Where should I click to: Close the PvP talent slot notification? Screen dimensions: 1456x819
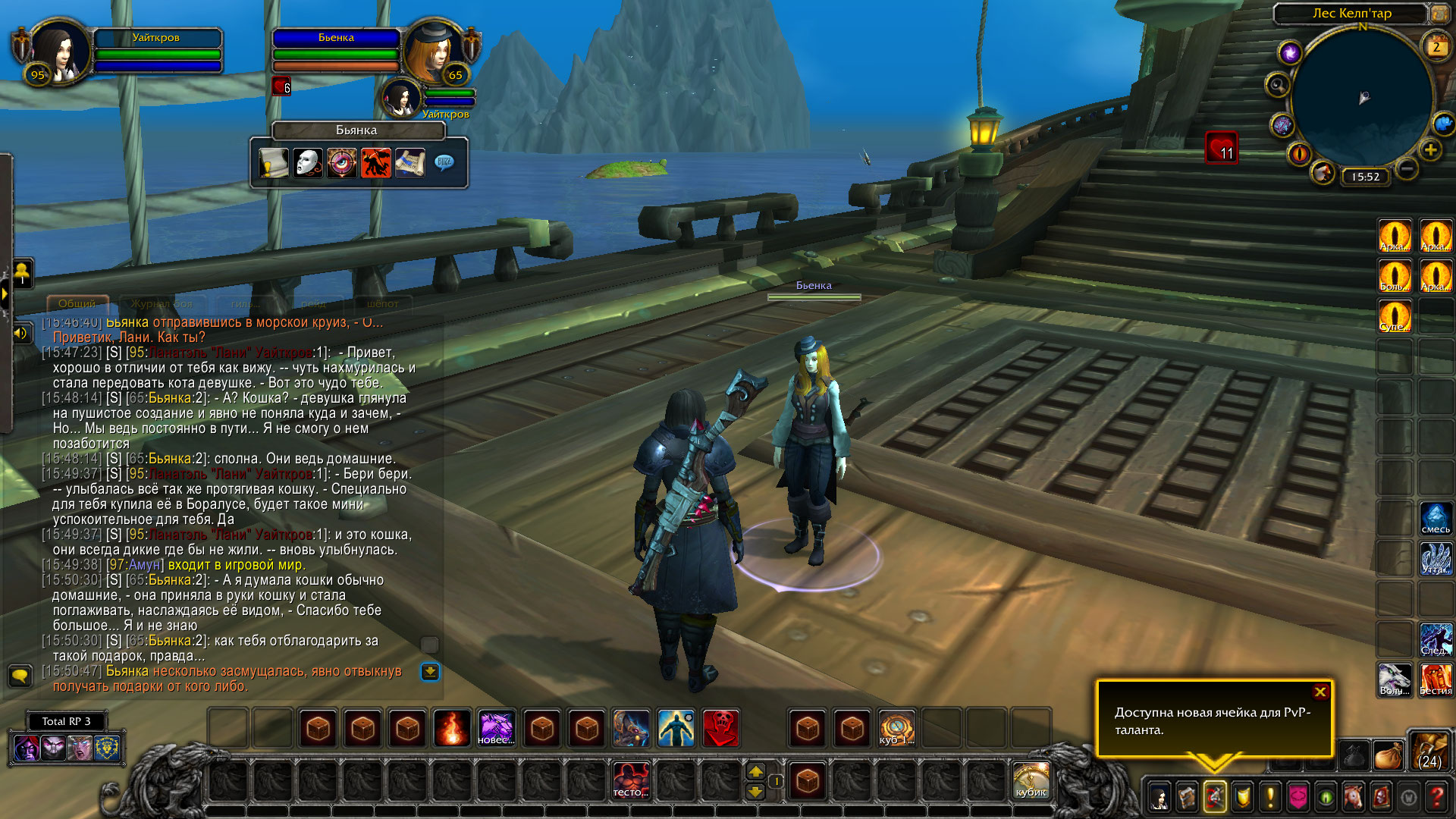[1320, 692]
